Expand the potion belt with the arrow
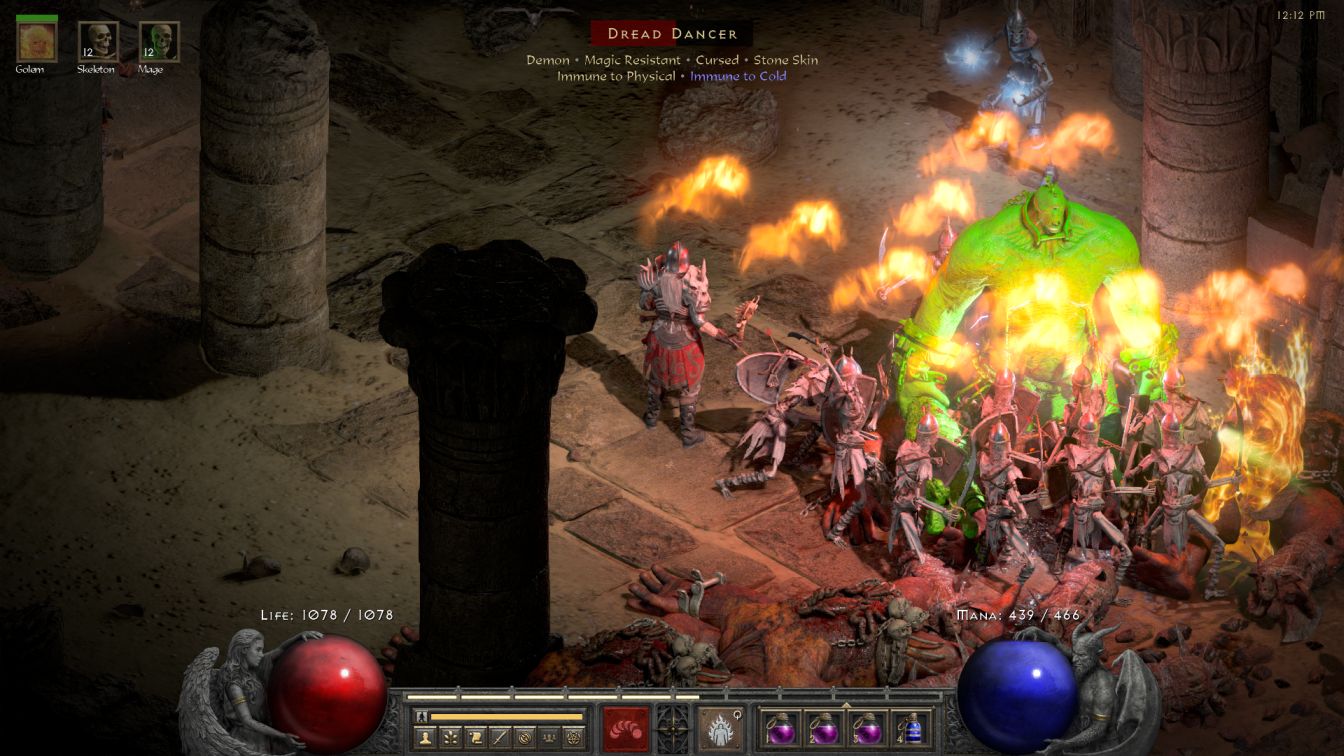The image size is (1344, 756). 846,704
